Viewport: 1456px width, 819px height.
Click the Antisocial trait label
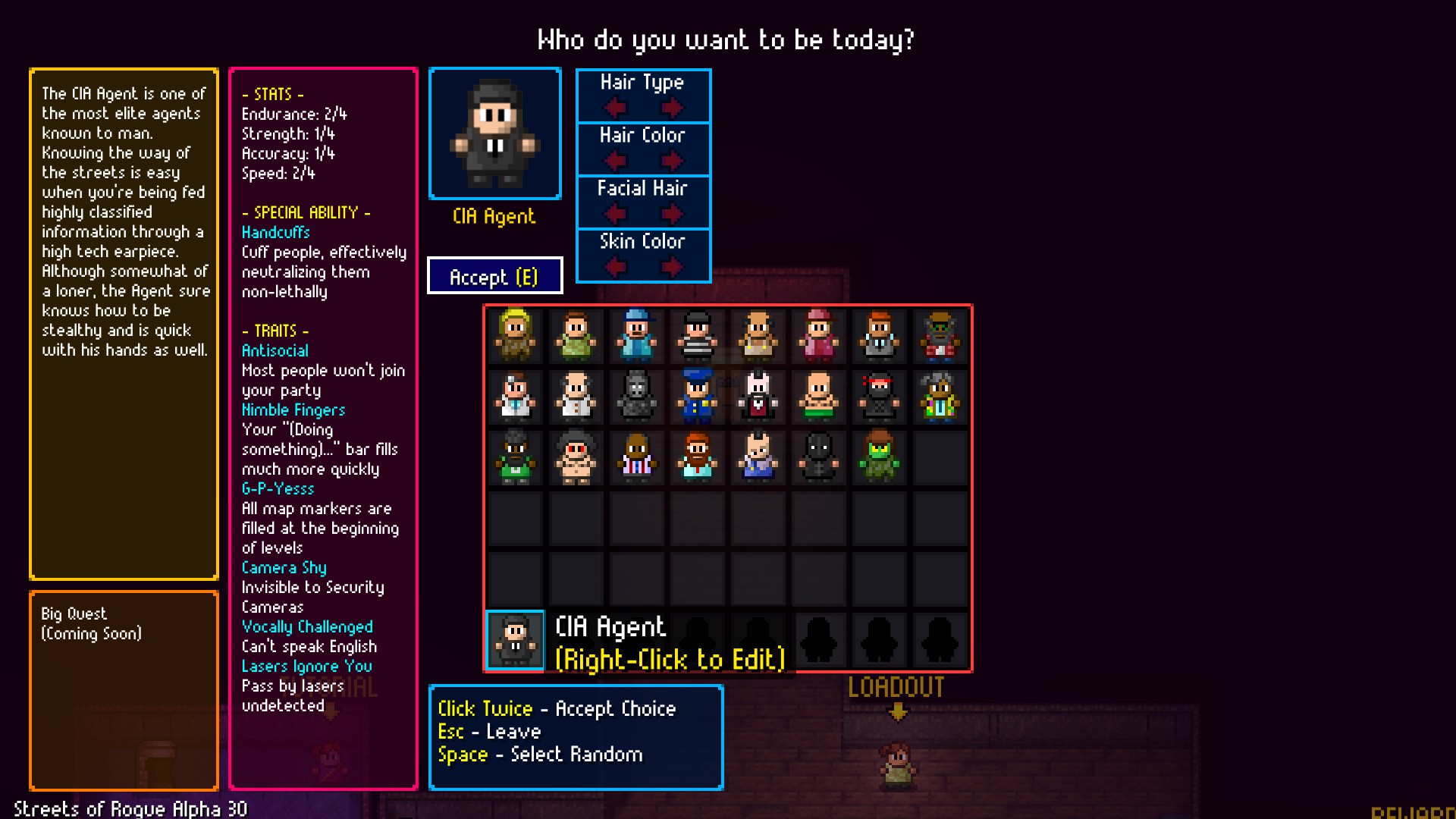(x=275, y=350)
